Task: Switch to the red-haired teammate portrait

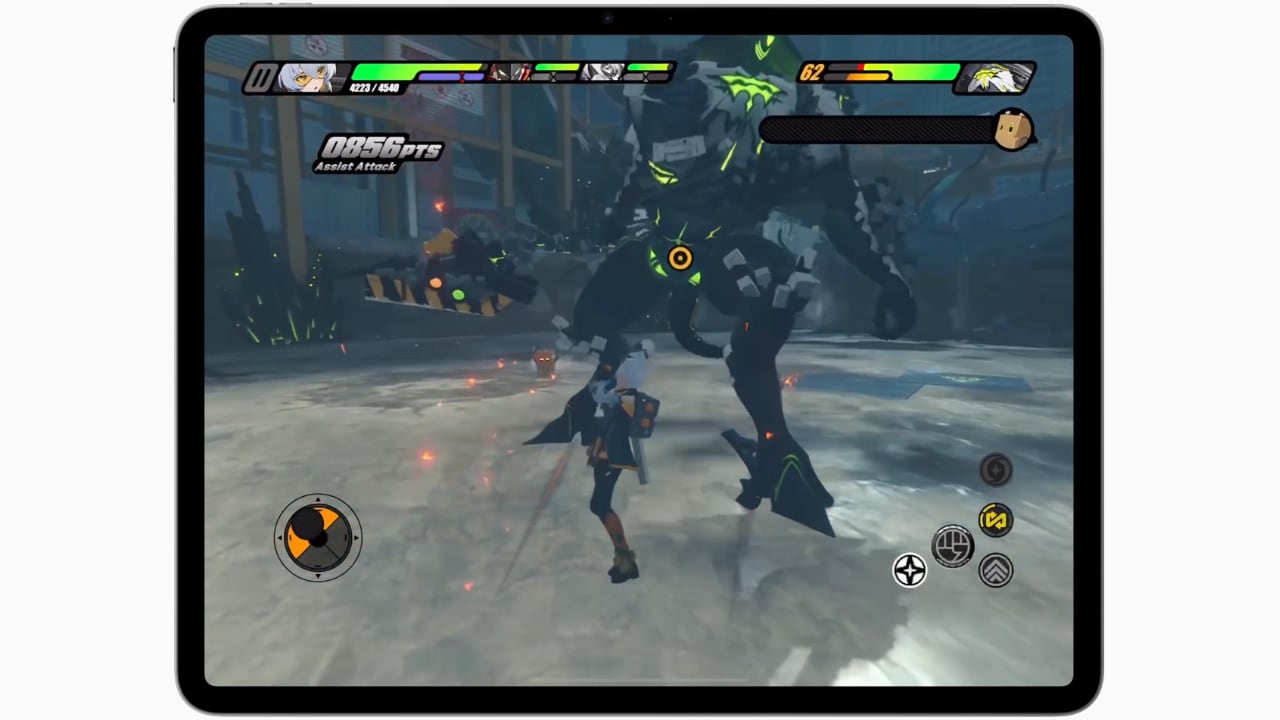Action: [x=511, y=72]
